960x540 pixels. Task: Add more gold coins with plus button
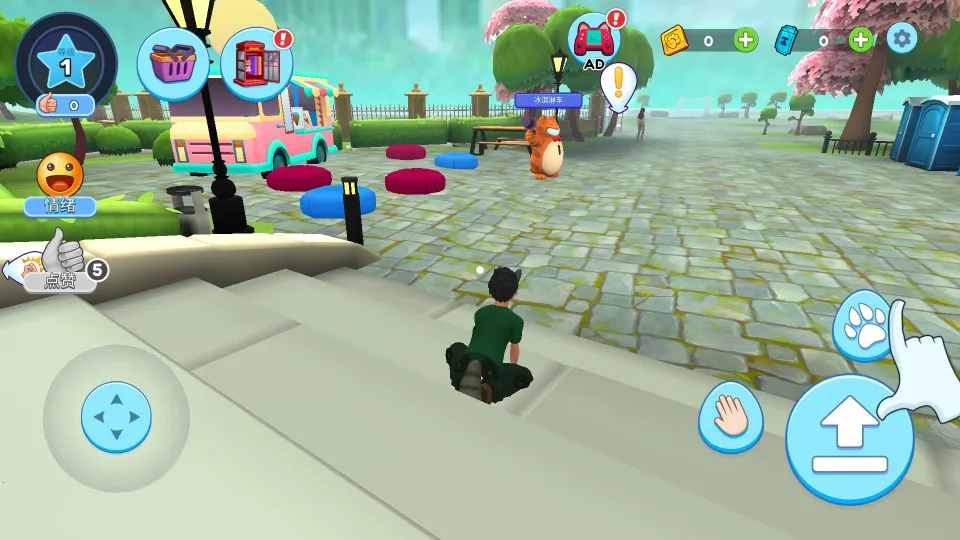746,40
